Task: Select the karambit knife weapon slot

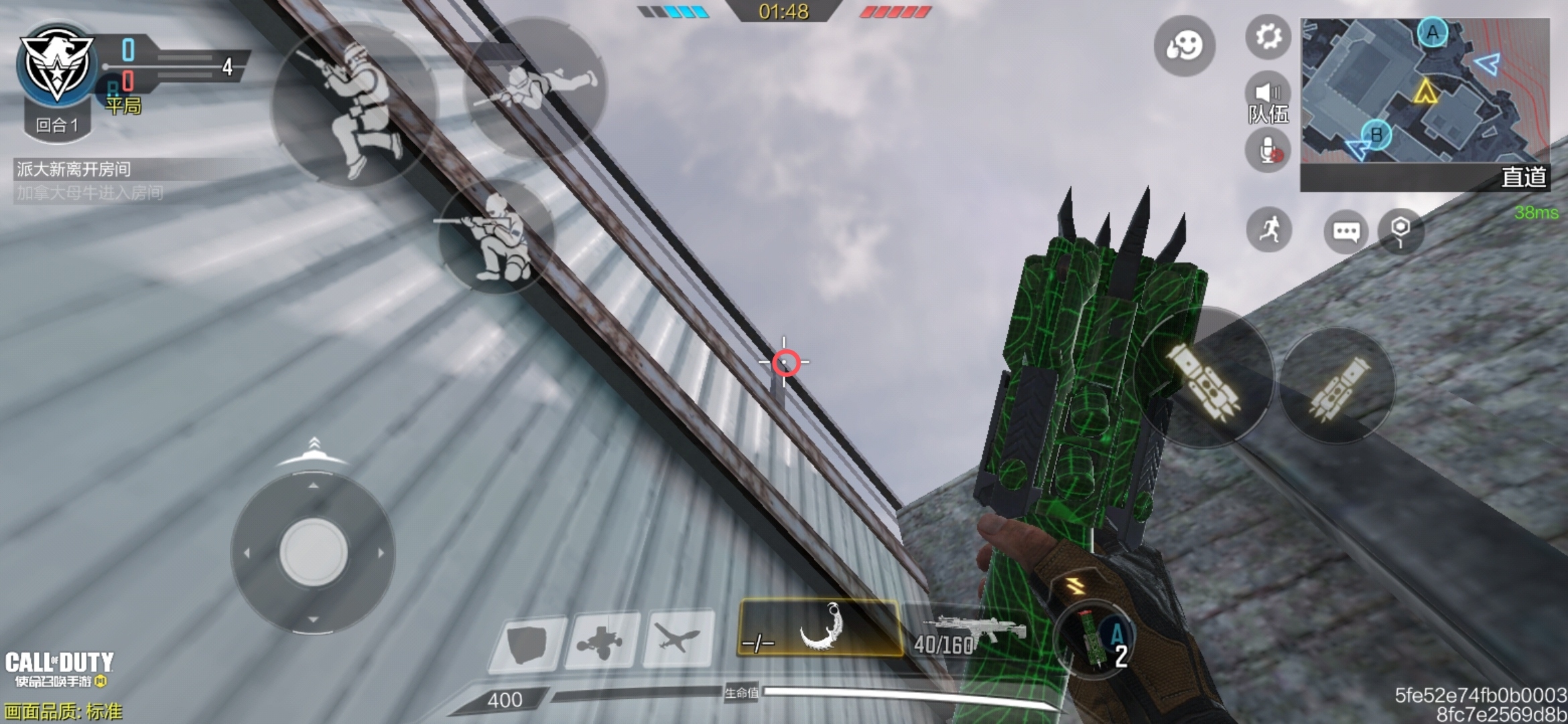Action: [819, 628]
